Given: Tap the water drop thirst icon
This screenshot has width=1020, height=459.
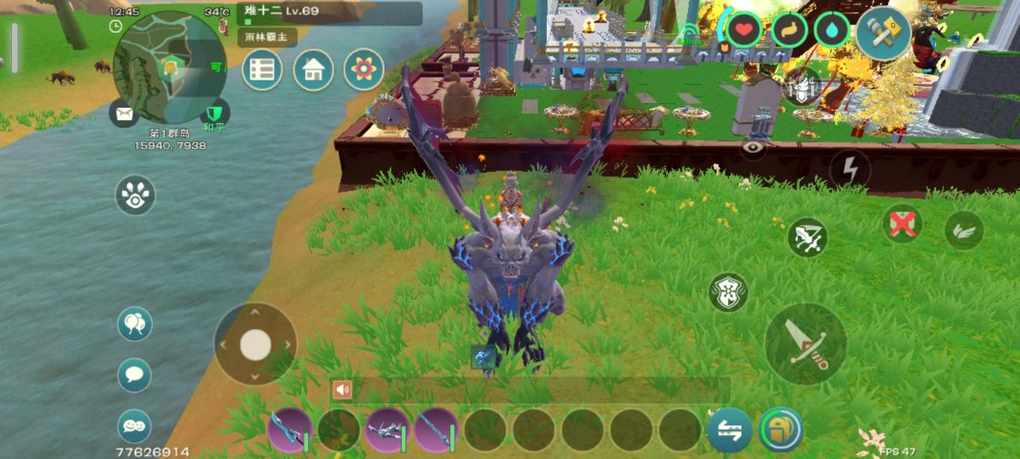Looking at the screenshot, I should click(x=831, y=29).
